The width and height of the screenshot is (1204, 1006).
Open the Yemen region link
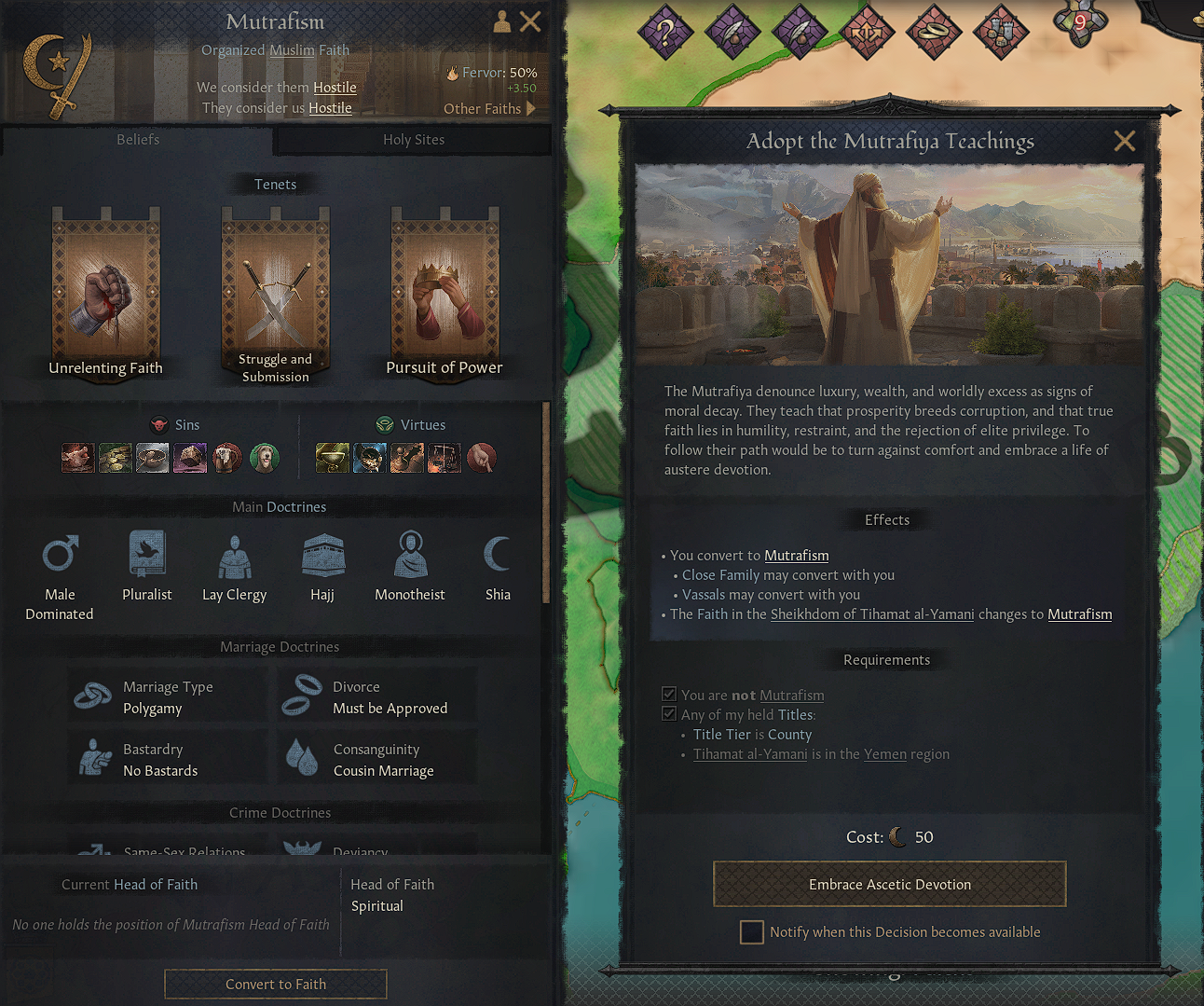(884, 753)
